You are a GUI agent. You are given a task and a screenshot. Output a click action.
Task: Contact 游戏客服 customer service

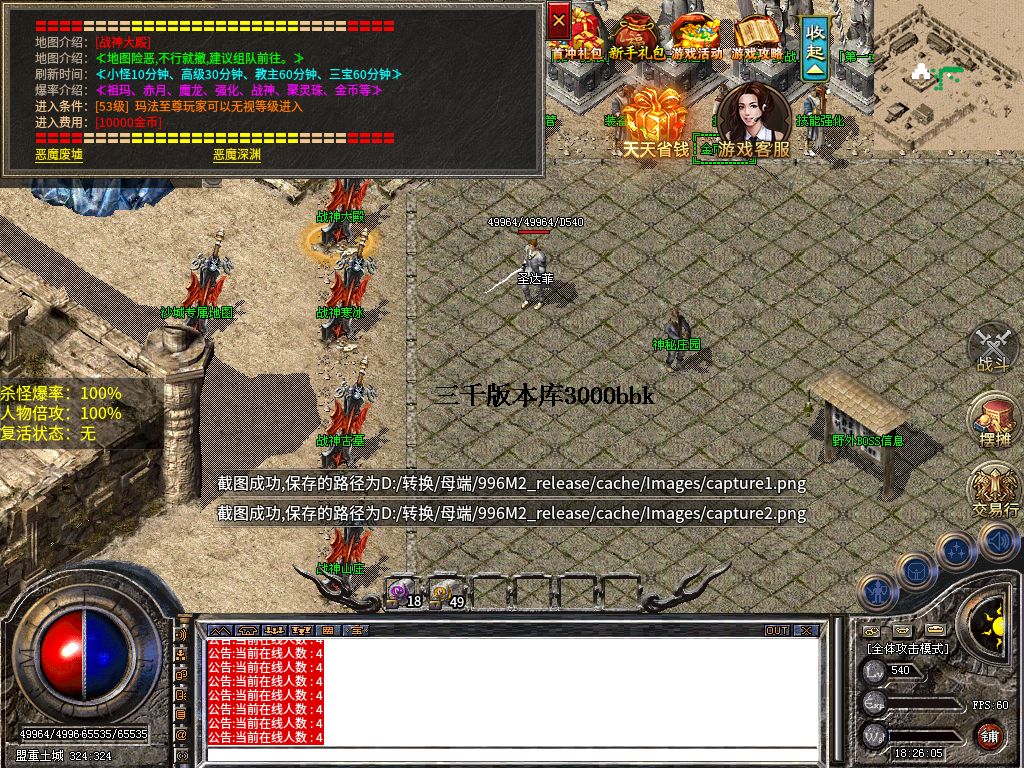click(x=752, y=122)
